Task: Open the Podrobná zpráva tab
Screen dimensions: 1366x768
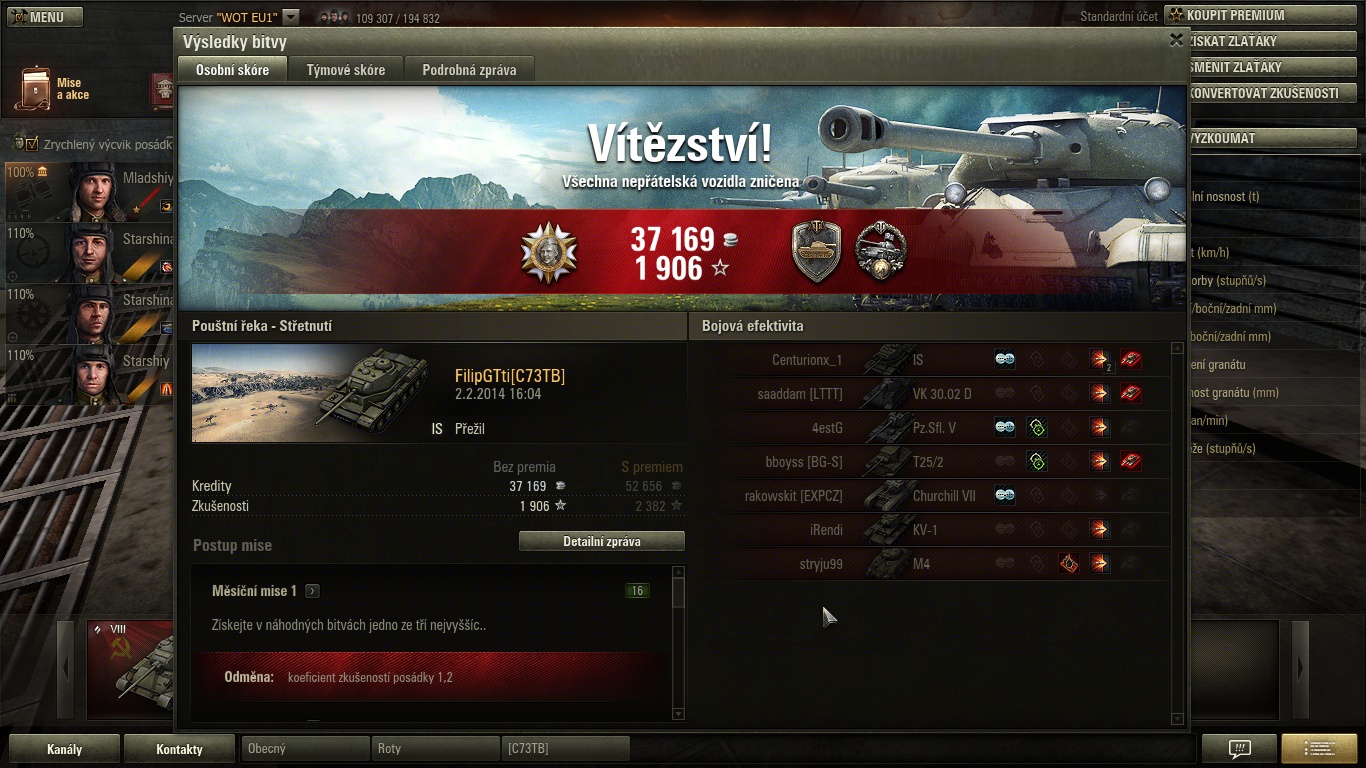Action: (468, 70)
